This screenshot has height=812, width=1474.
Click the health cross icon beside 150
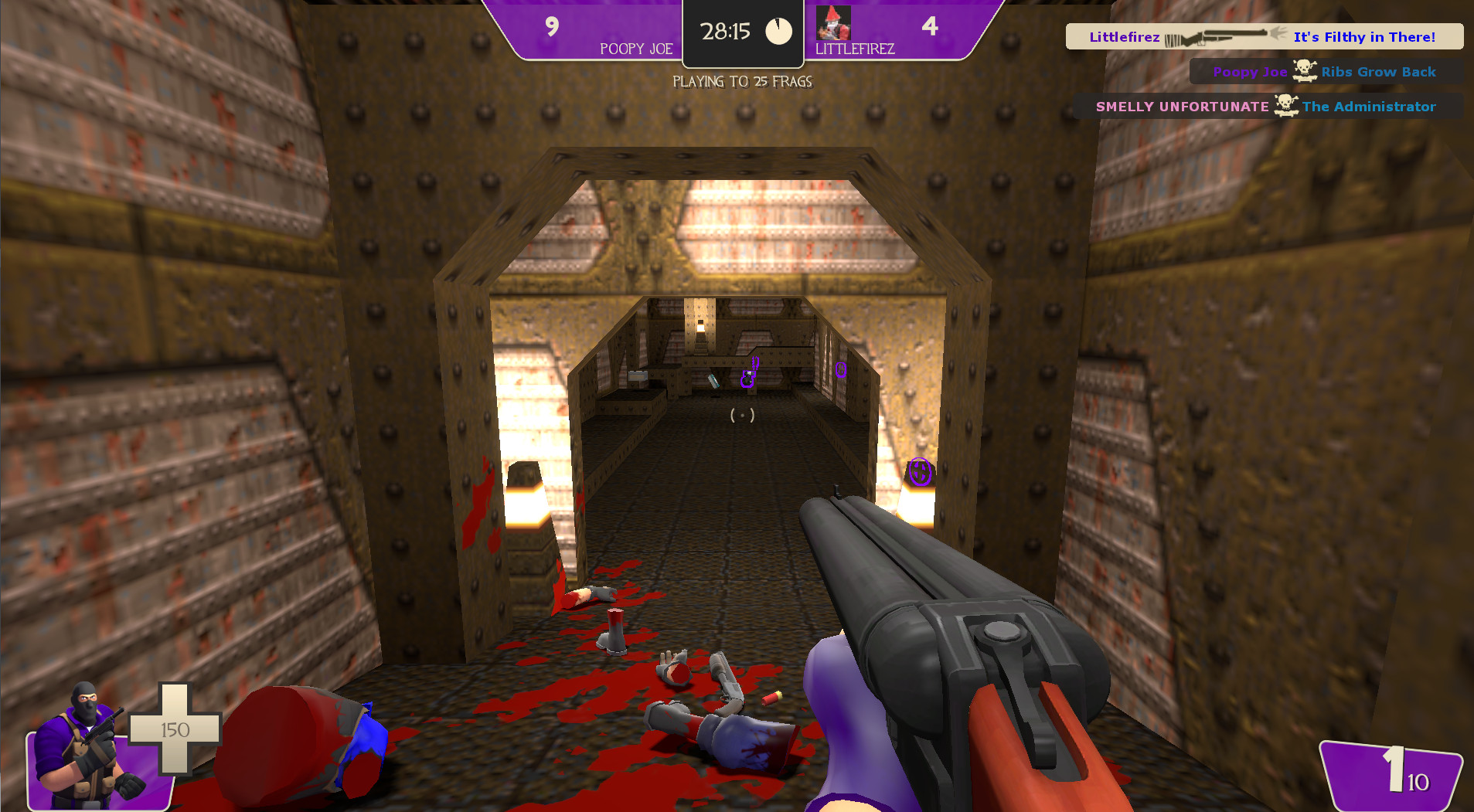(176, 730)
